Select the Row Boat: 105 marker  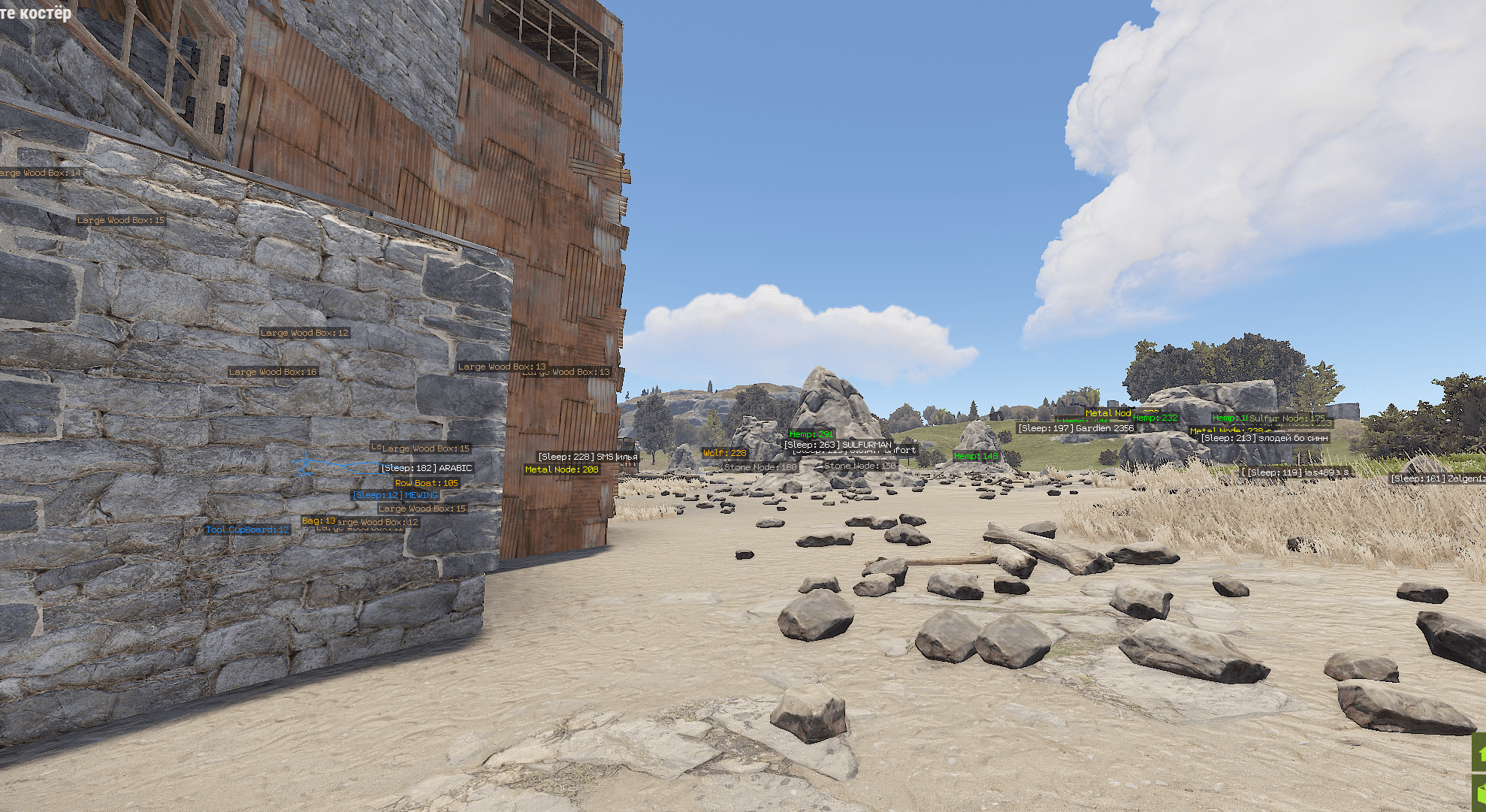[425, 482]
